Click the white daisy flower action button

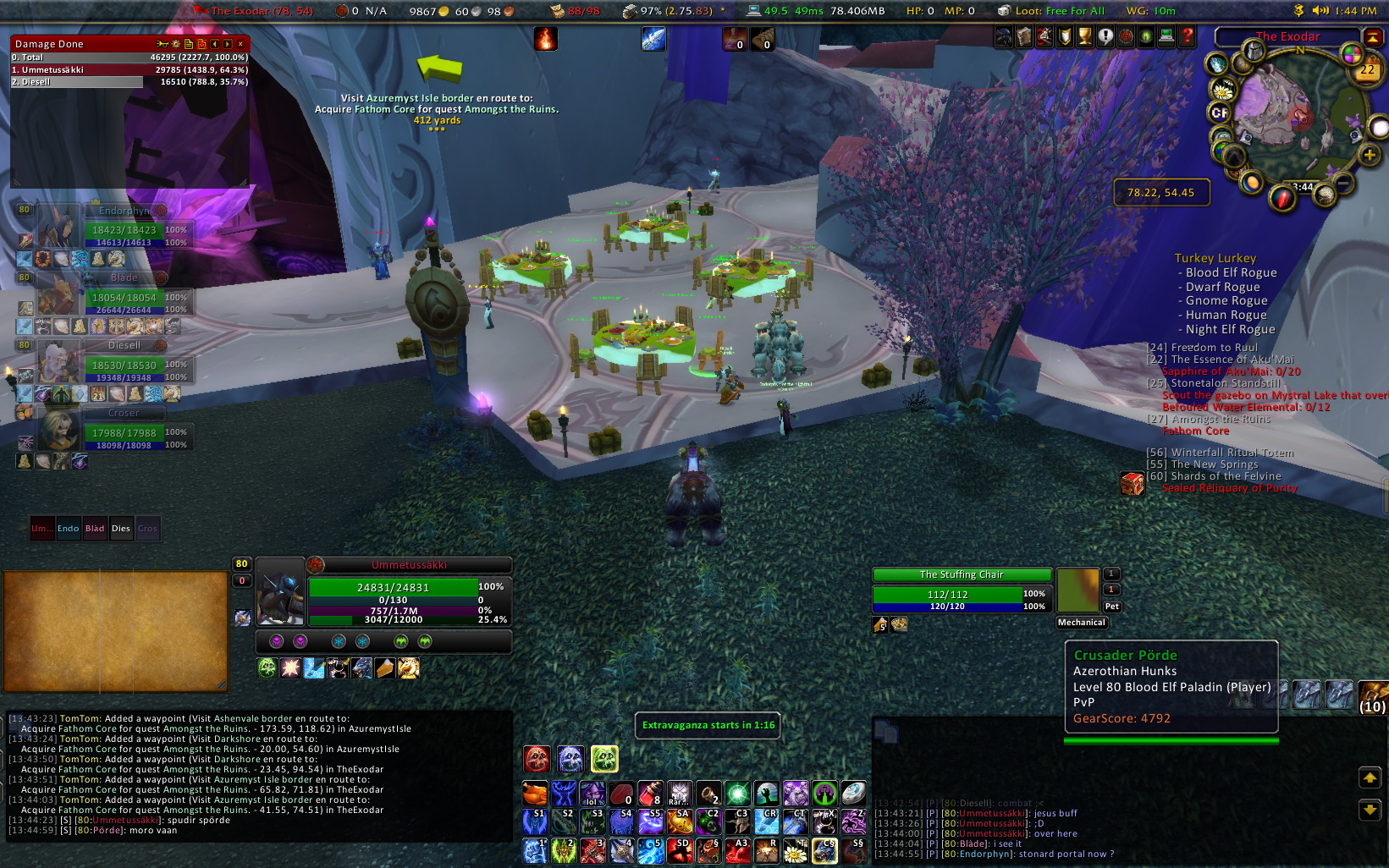point(795,851)
